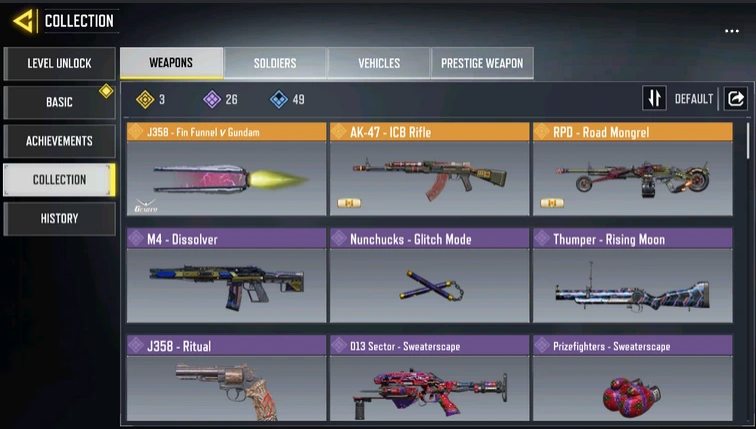Open the Level Unlock menu
The image size is (756, 429).
point(59,63)
